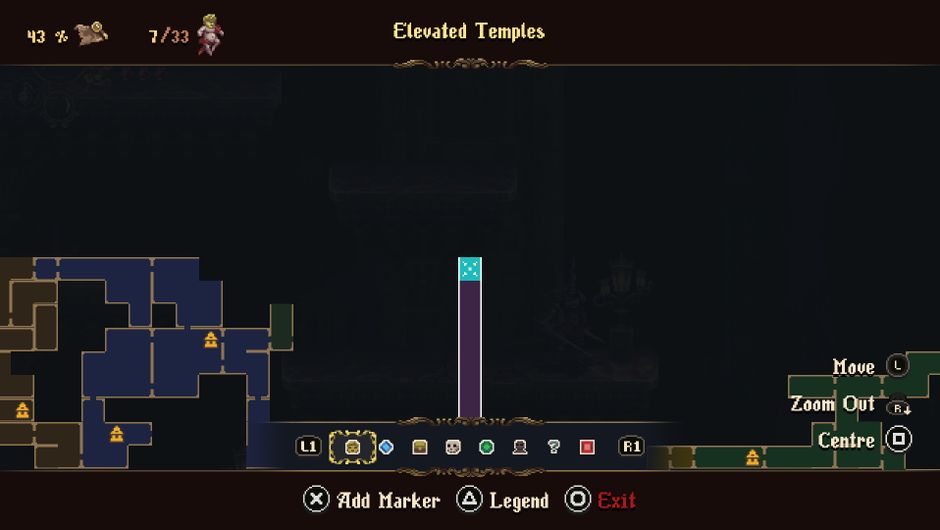Image resolution: width=940 pixels, height=530 pixels.
Task: Click the Add Marker option
Action: pyautogui.click(x=372, y=500)
